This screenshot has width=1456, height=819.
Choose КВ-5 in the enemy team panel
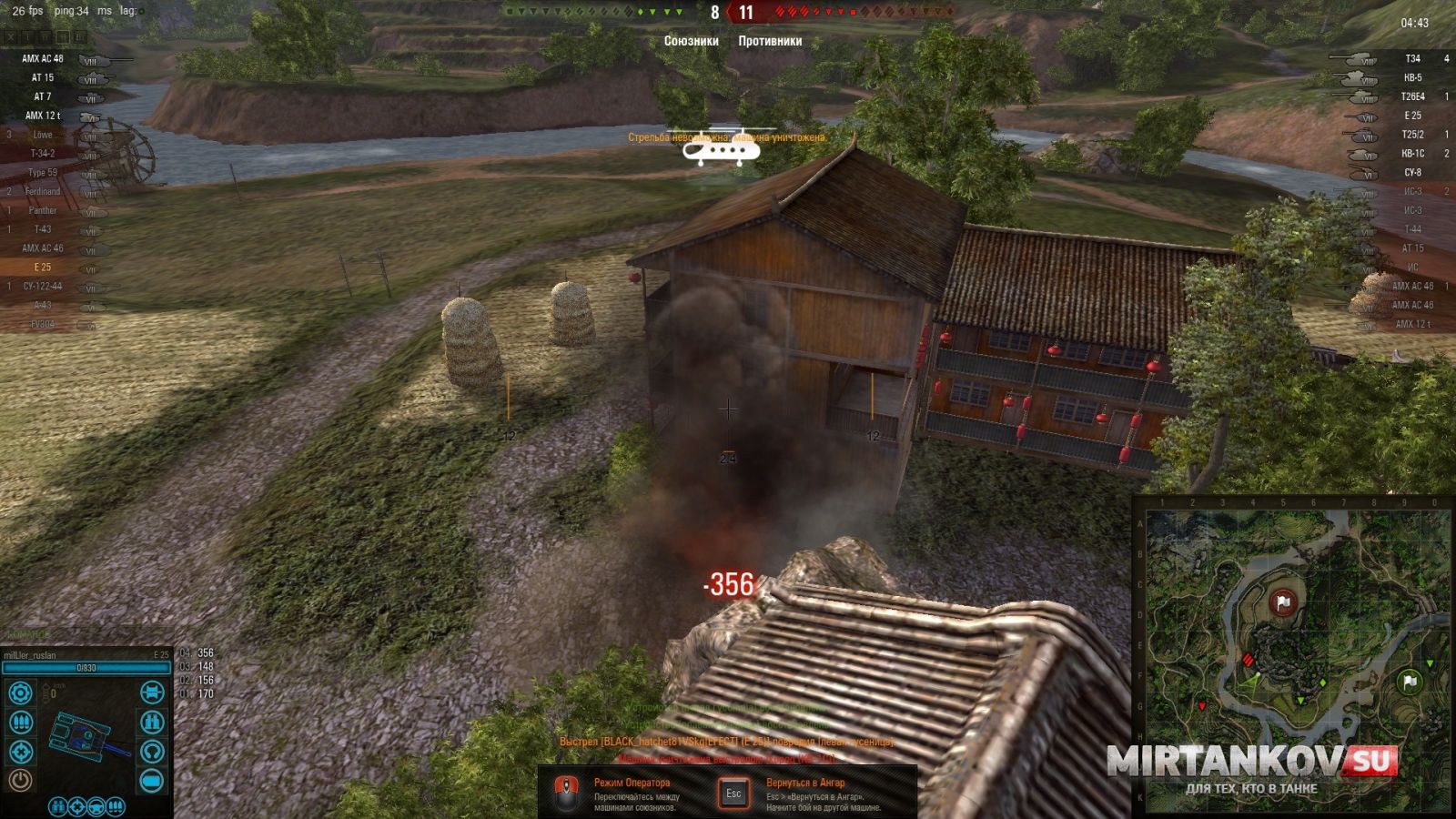pyautogui.click(x=1412, y=78)
